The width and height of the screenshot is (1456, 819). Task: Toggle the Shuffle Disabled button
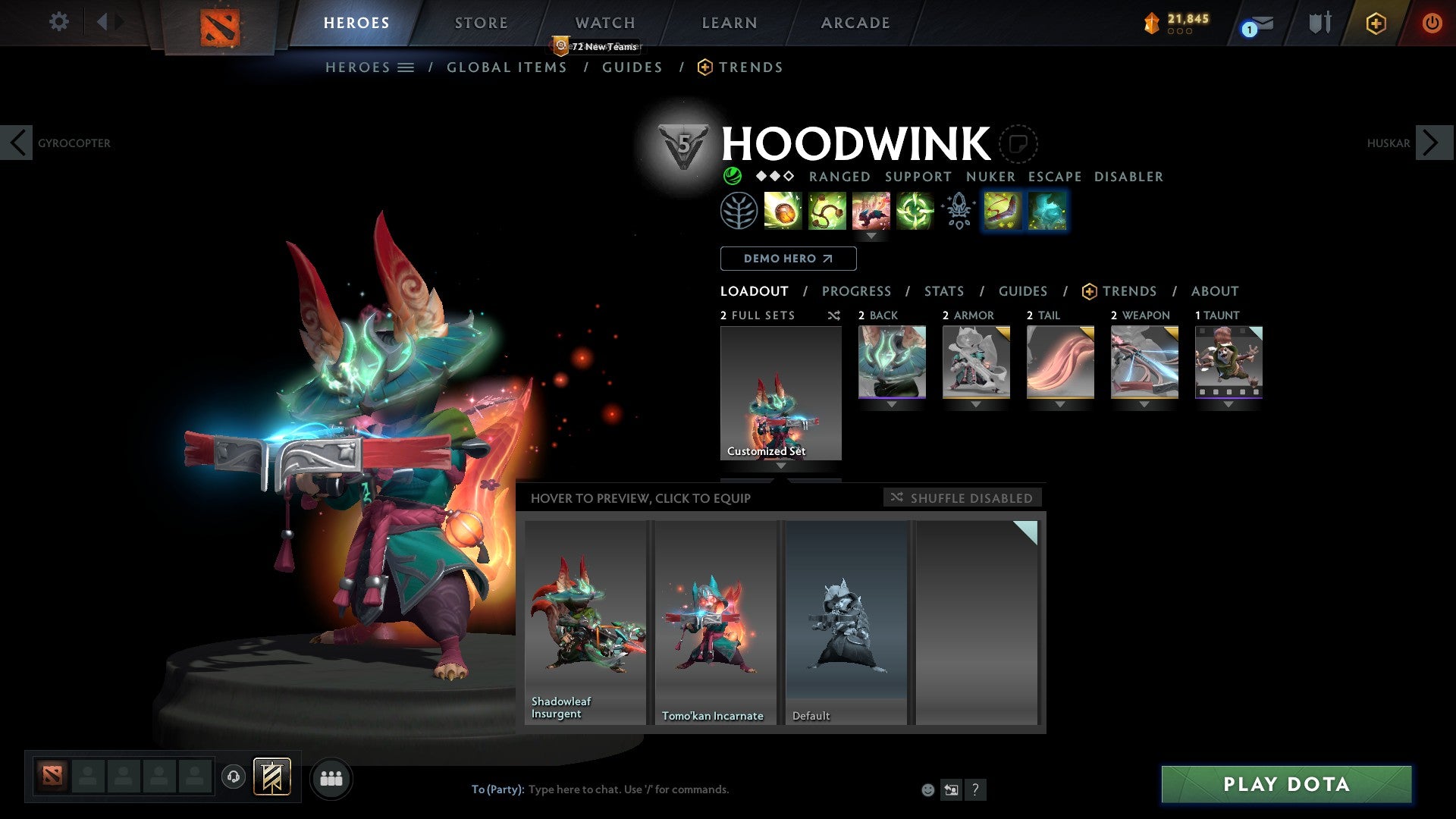(x=962, y=497)
